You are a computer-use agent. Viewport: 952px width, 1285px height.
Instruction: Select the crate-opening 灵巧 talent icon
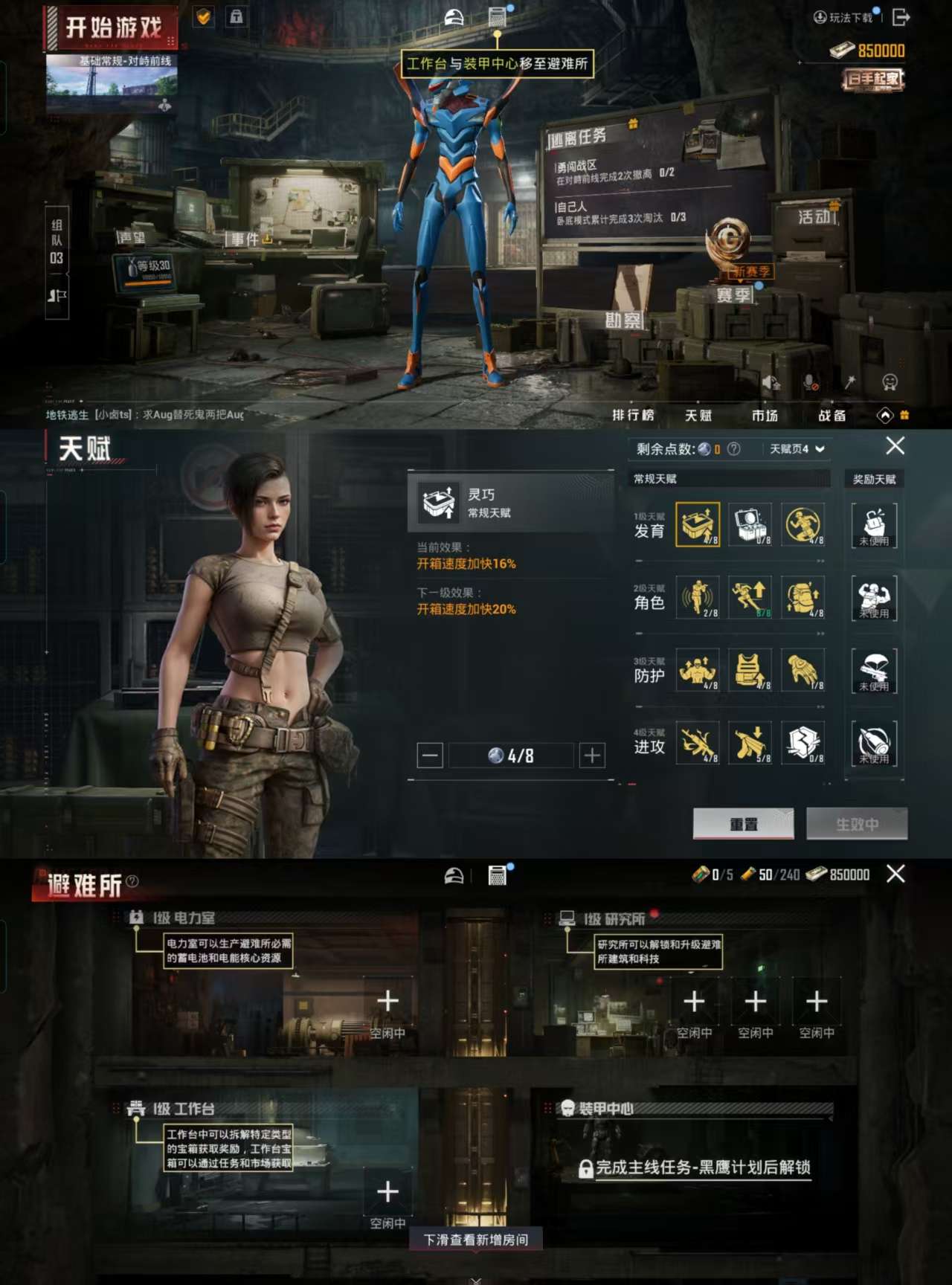click(698, 525)
